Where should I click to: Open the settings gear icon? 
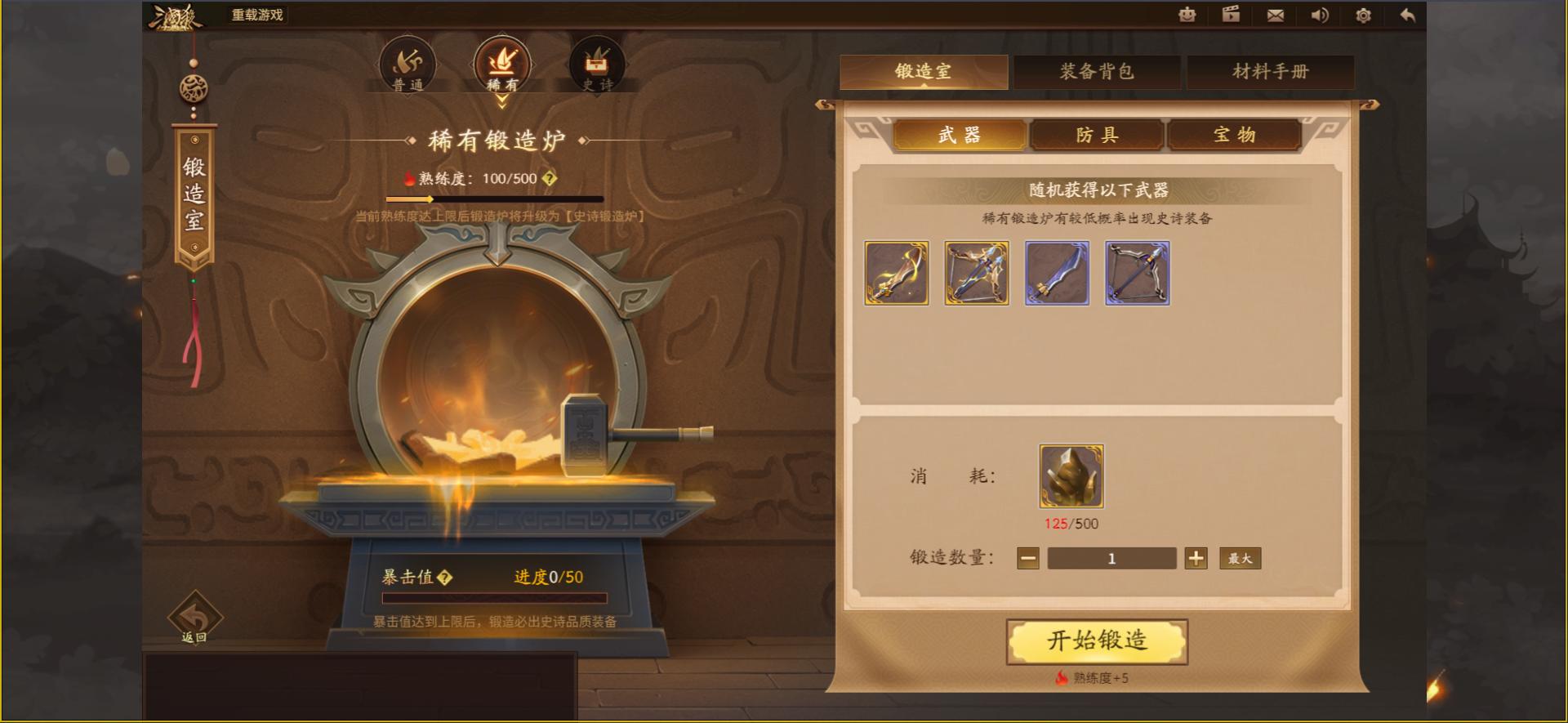pos(1362,15)
